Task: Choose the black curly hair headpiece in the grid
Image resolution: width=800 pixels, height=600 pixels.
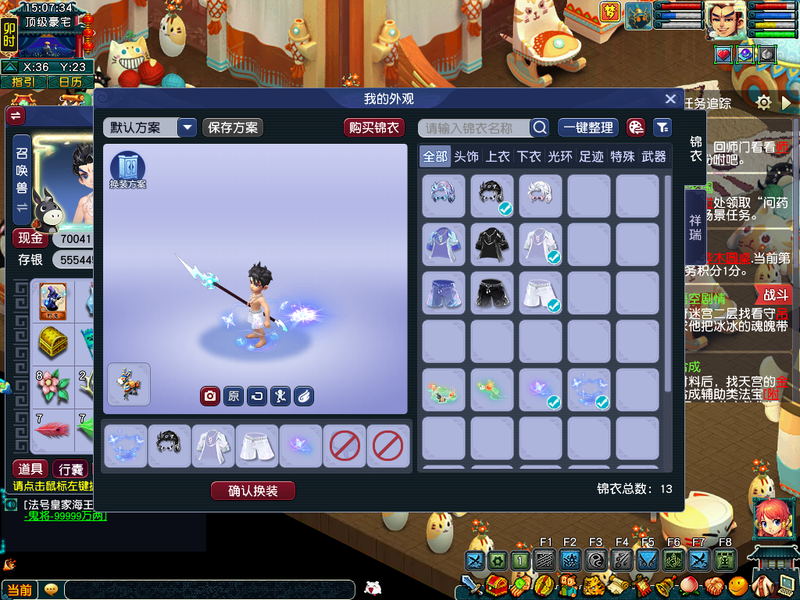Action: (492, 195)
